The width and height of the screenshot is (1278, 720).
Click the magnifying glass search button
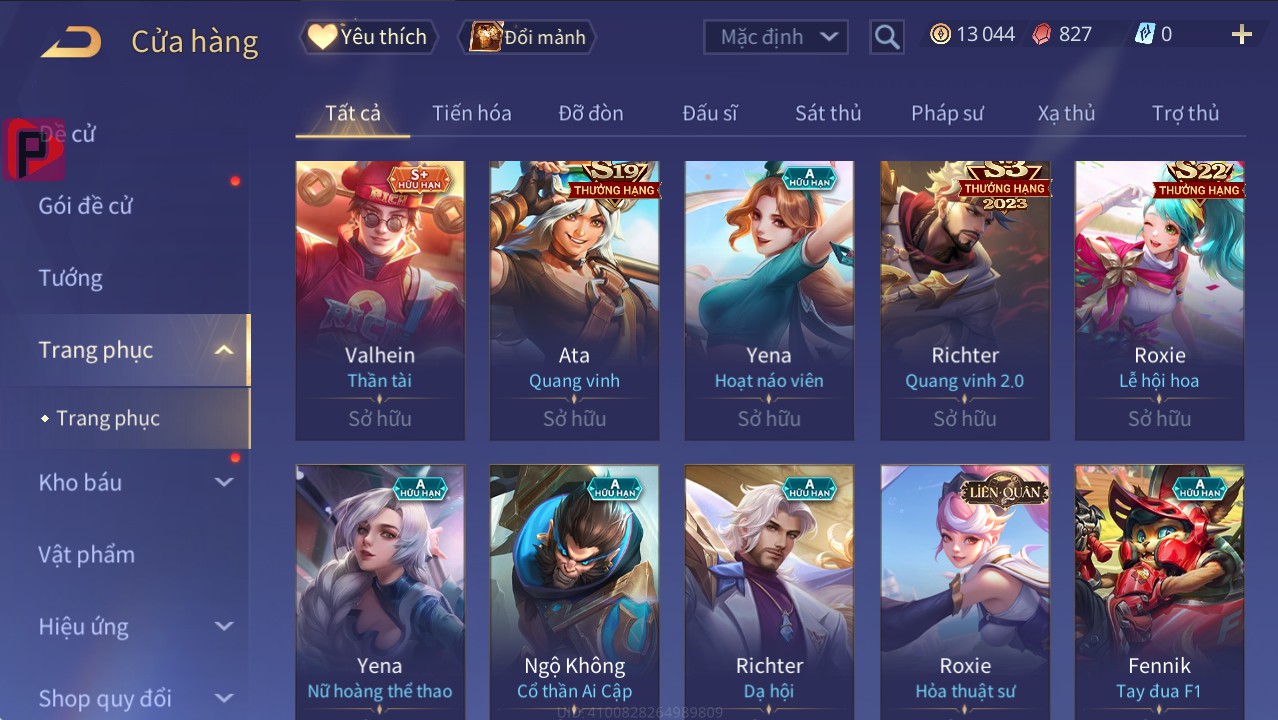(886, 37)
